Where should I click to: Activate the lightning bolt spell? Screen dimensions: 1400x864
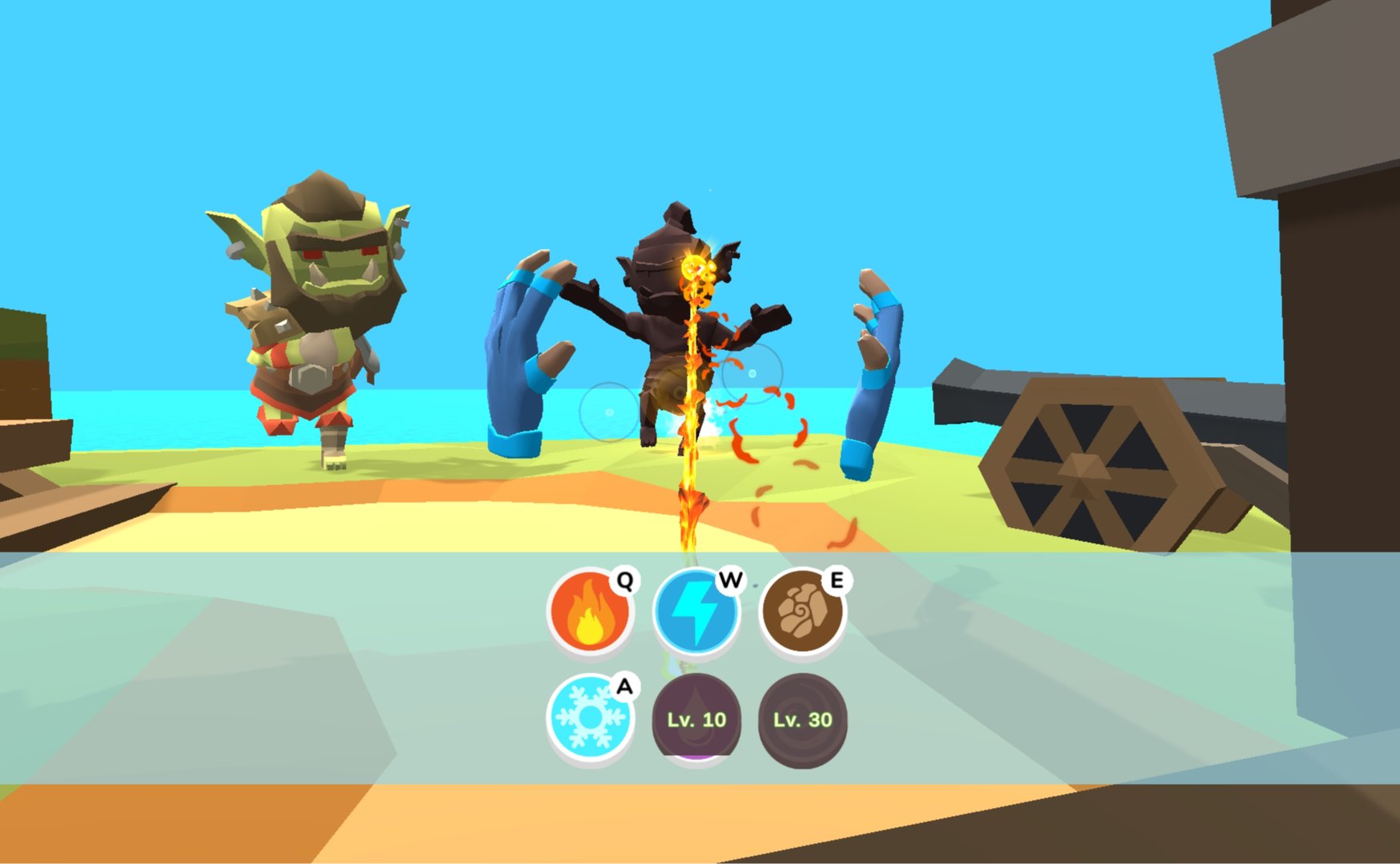696,612
